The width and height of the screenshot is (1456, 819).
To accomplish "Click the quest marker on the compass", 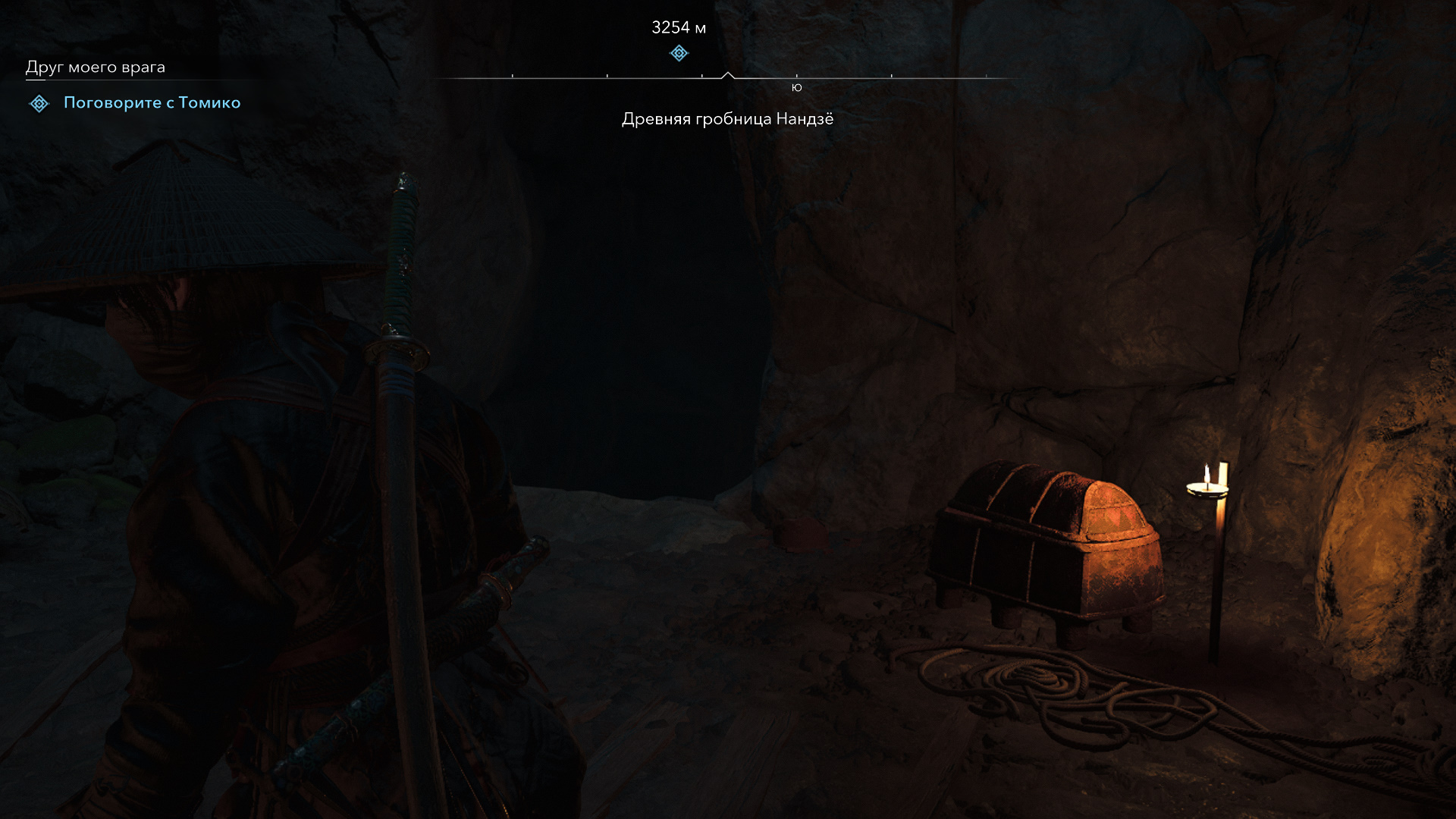I will tap(679, 53).
